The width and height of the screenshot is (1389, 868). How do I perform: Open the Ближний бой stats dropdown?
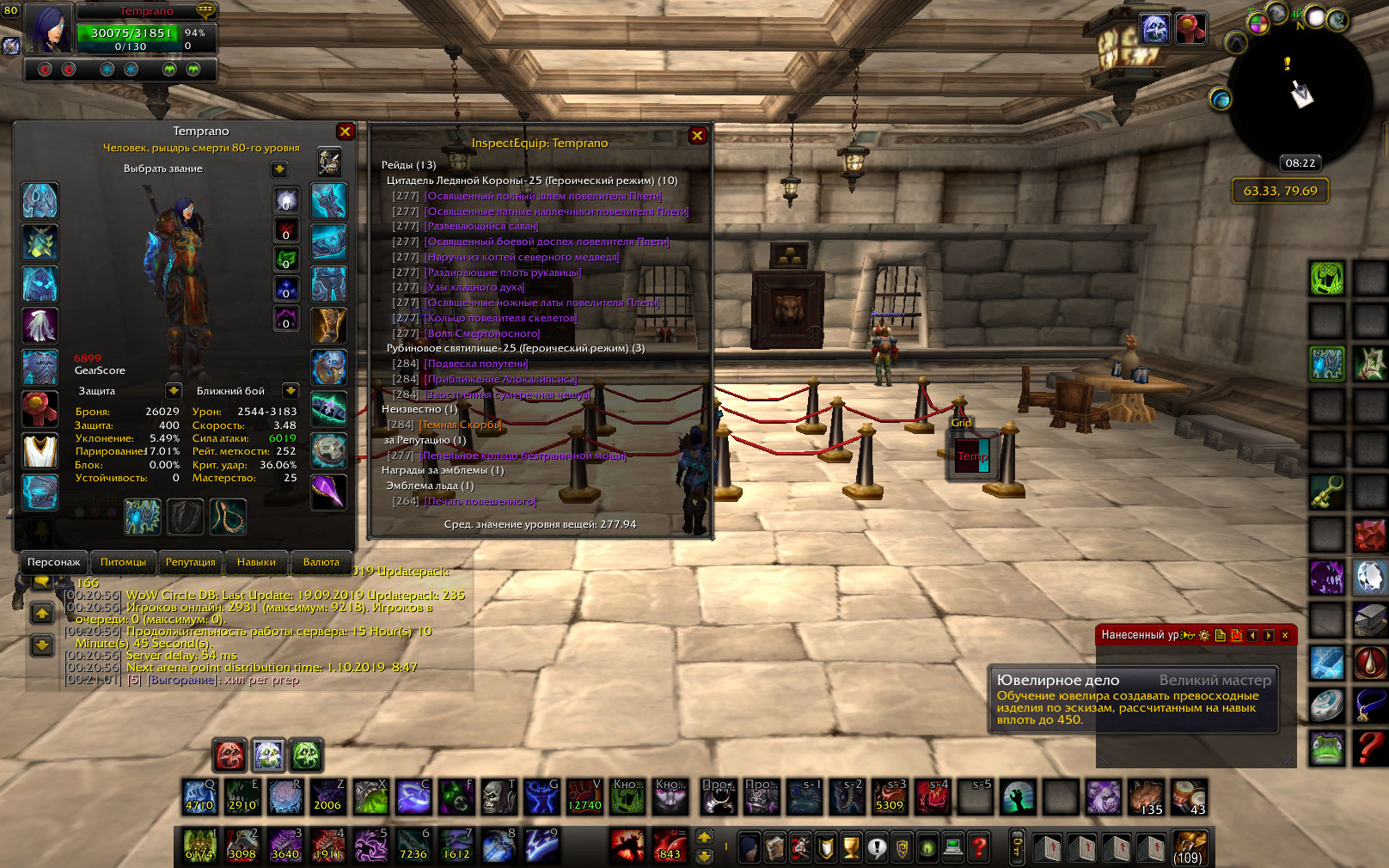pos(291,391)
